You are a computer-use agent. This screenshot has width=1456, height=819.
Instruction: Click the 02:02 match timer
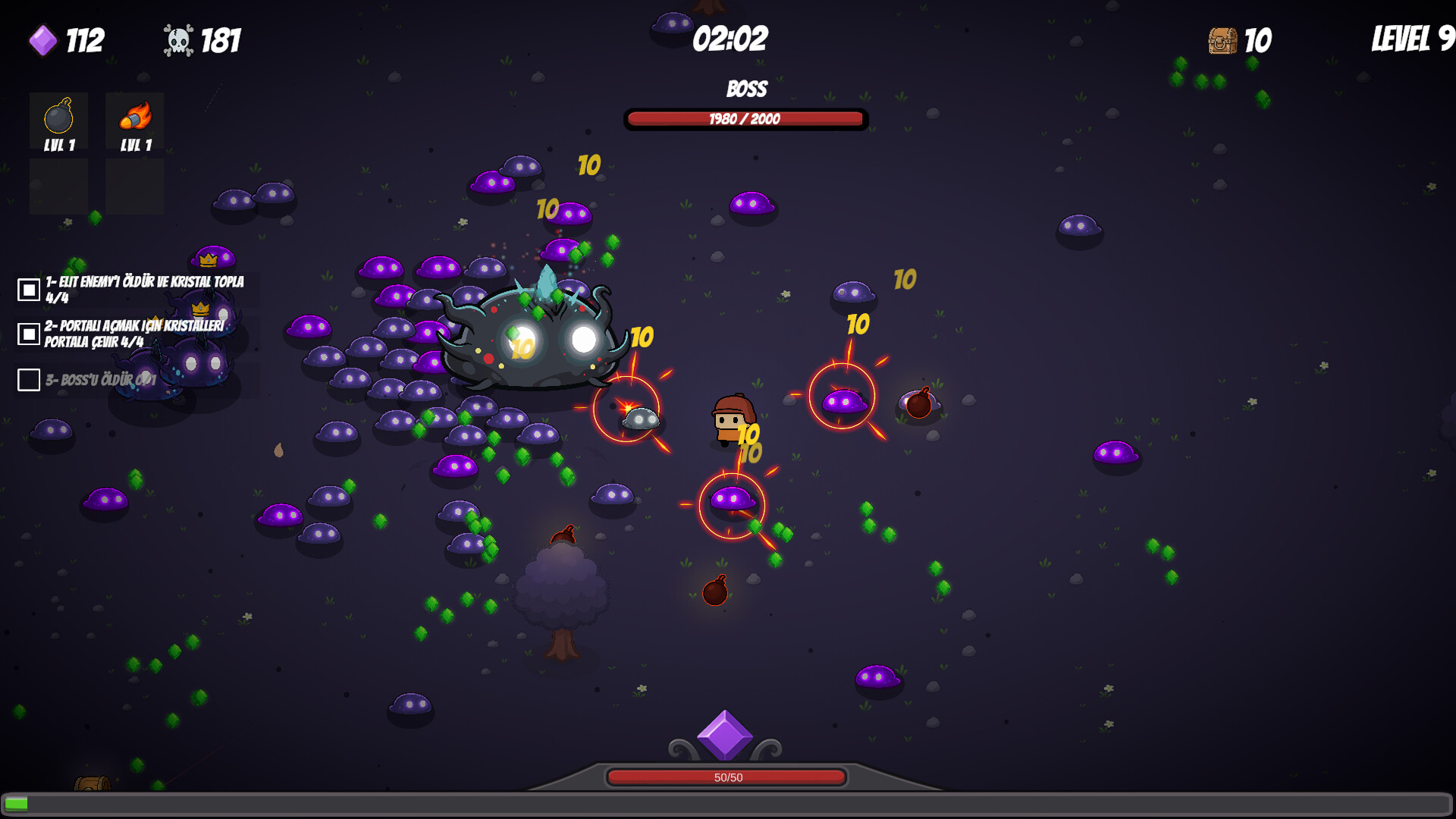[730, 41]
